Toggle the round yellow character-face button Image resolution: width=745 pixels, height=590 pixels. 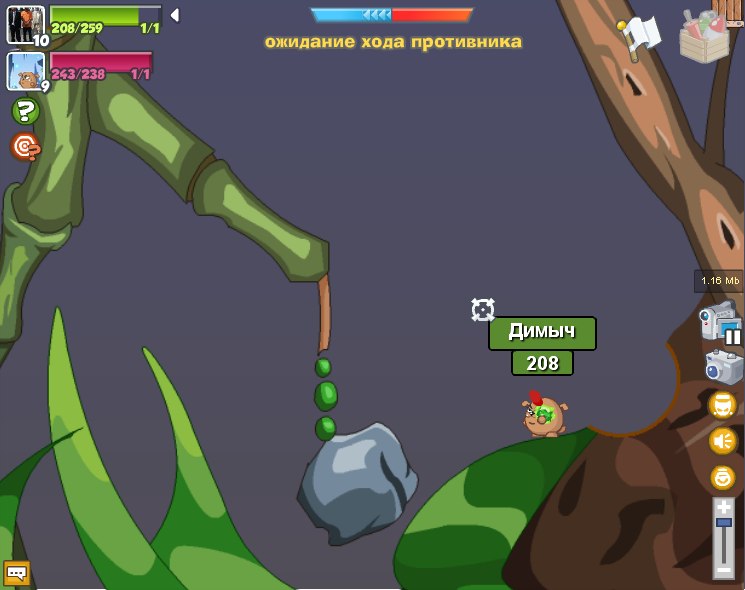tap(722, 405)
